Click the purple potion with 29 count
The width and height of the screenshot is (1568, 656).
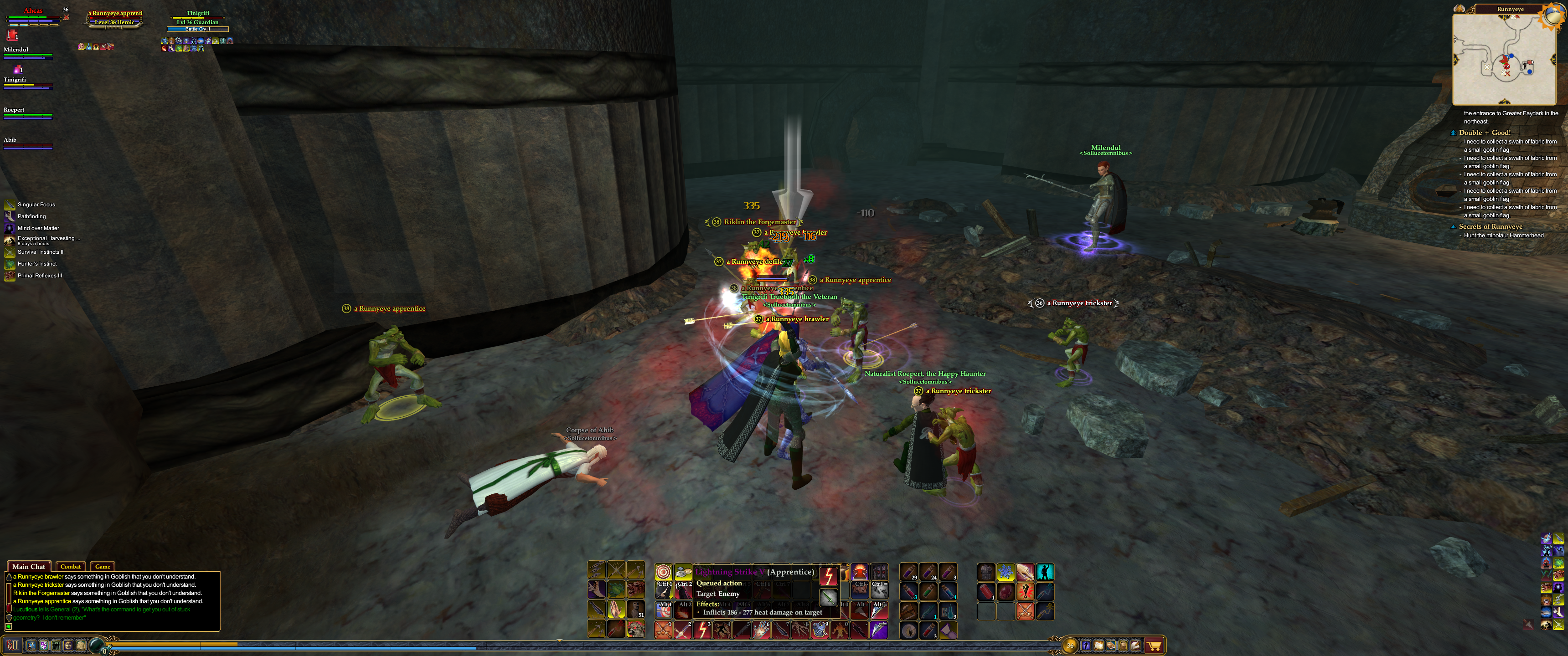coord(908,572)
